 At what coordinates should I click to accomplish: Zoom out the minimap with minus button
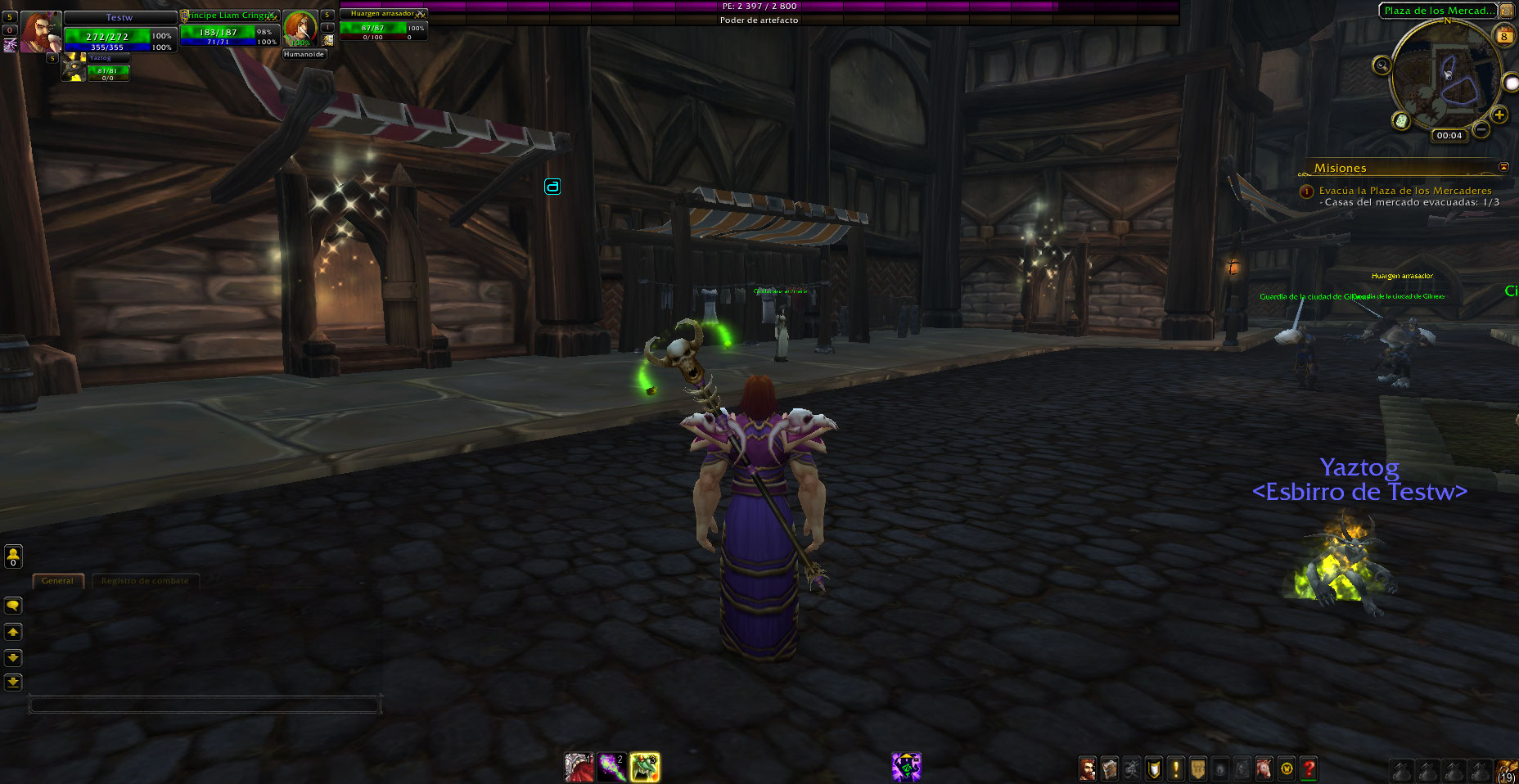[1481, 128]
